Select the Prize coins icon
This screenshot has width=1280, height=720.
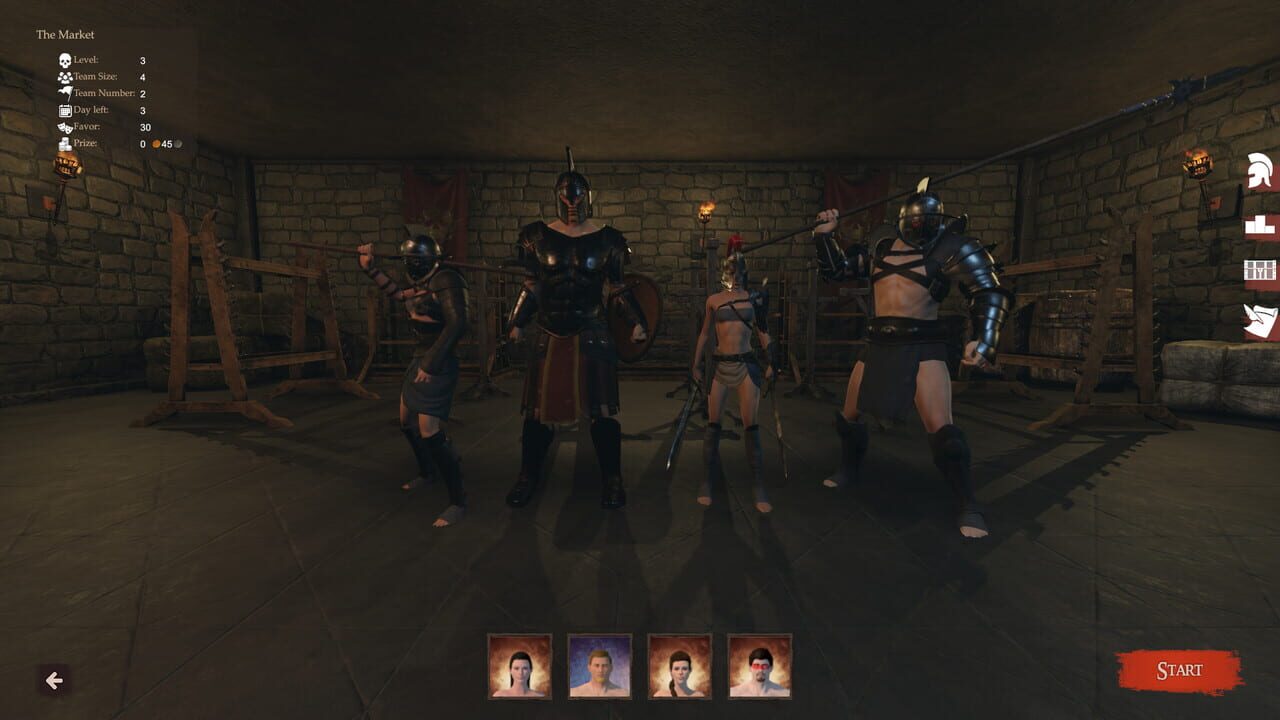[64, 144]
